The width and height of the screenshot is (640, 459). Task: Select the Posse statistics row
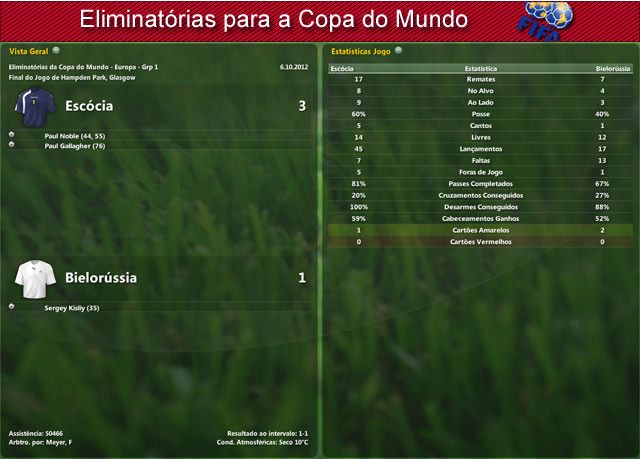coord(481,114)
